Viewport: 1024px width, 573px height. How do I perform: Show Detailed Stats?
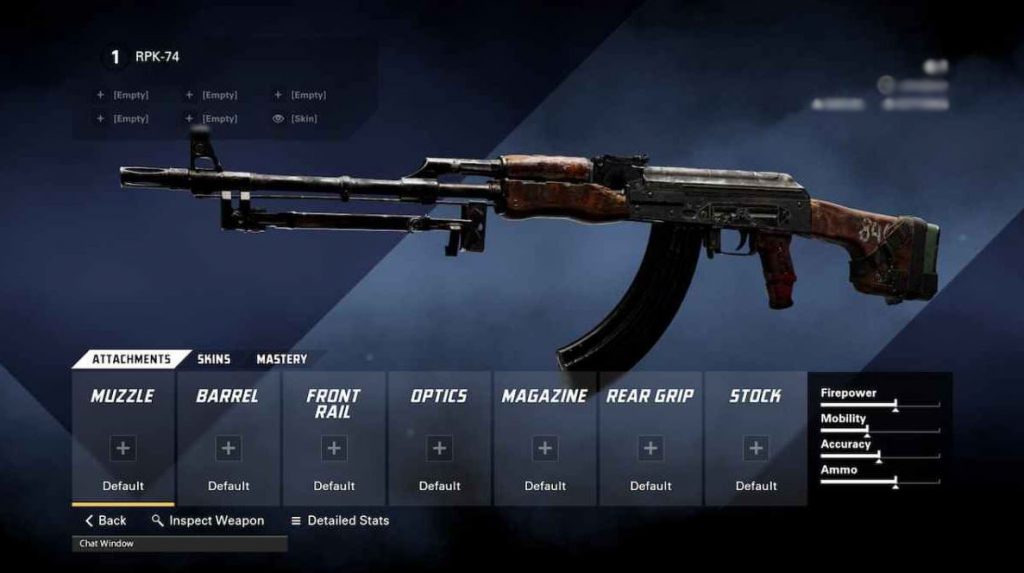click(x=340, y=521)
